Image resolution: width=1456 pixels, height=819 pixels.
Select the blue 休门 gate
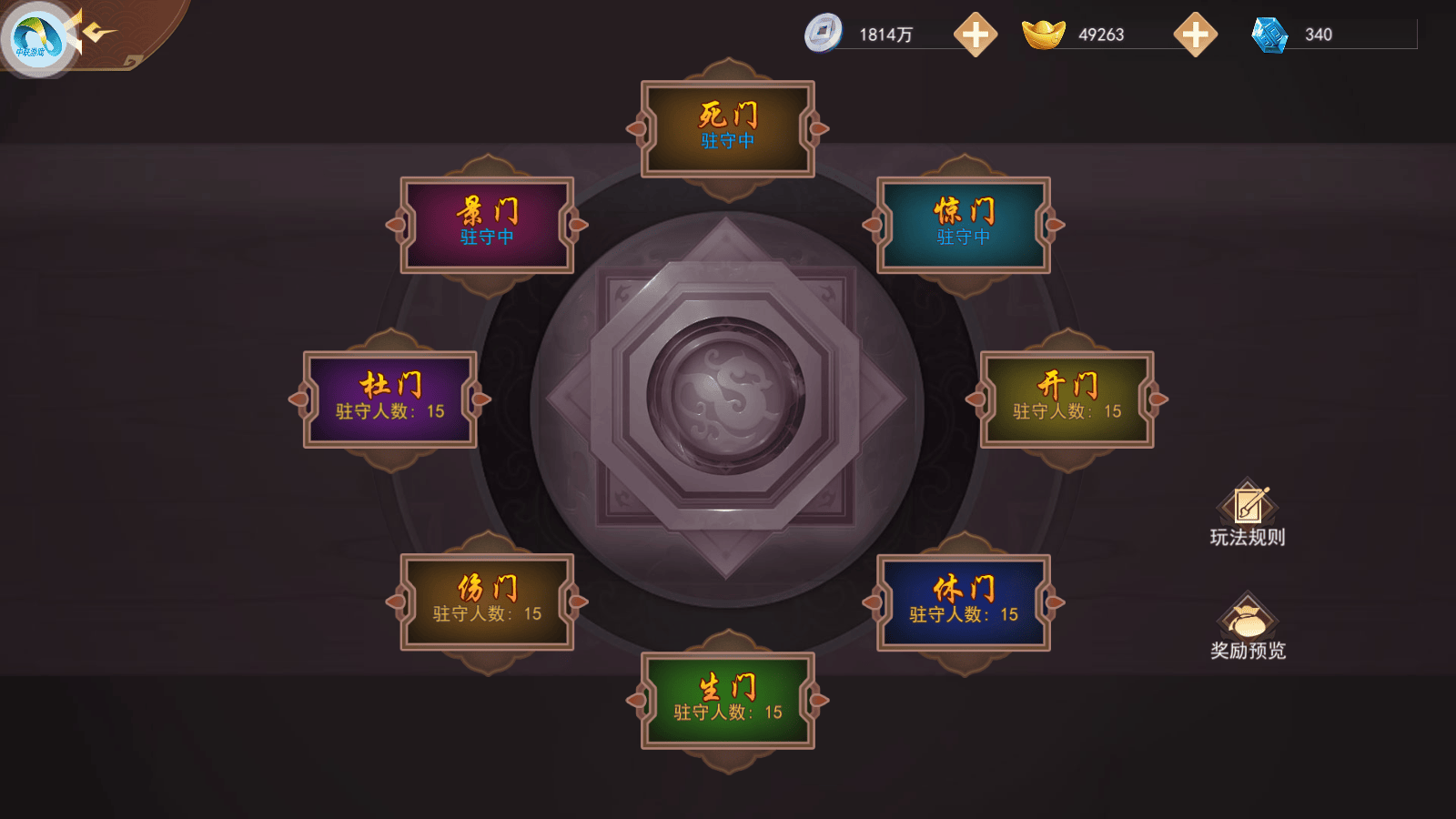(x=964, y=602)
